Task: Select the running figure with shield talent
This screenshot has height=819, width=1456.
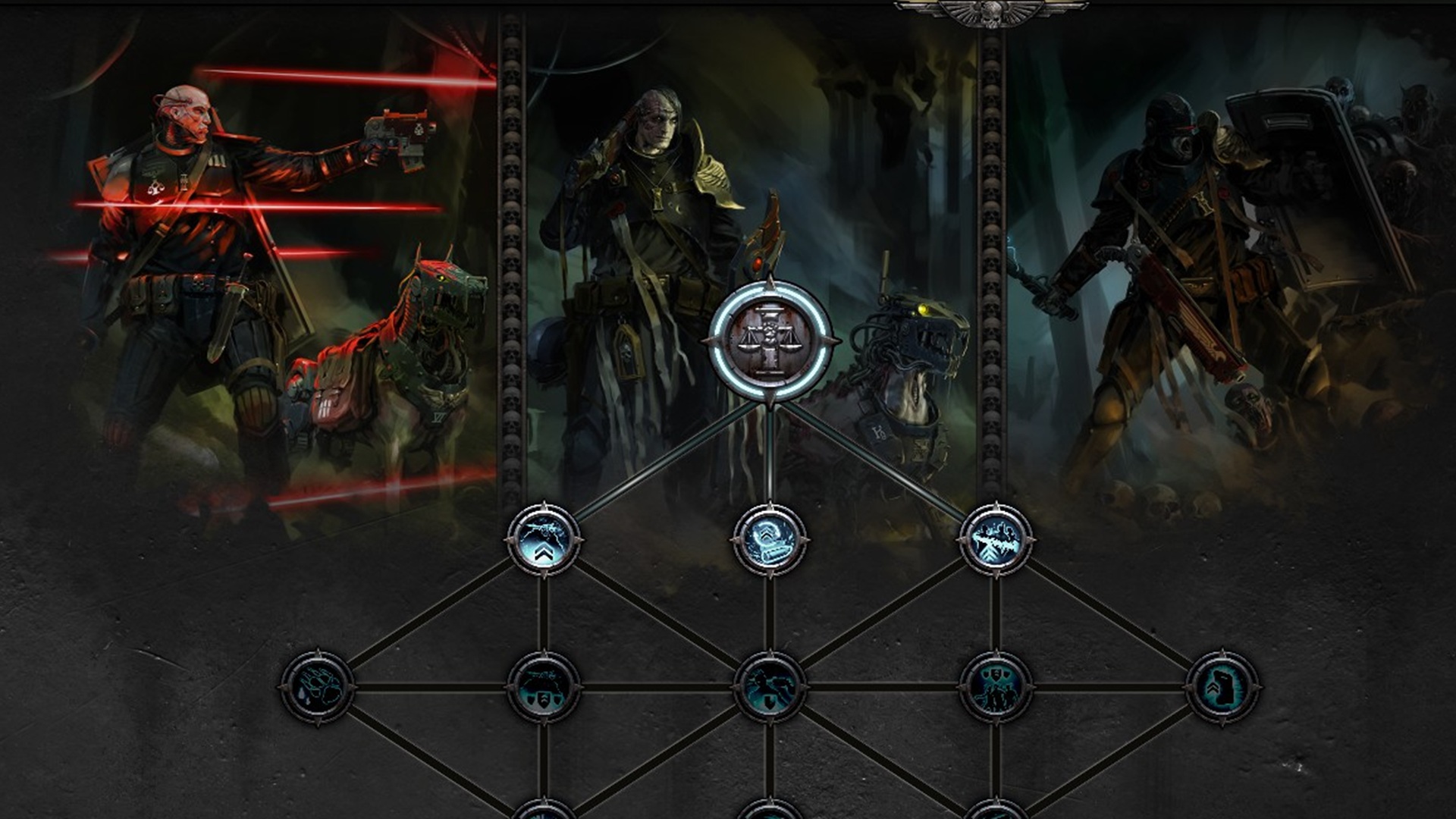Action: tap(769, 687)
